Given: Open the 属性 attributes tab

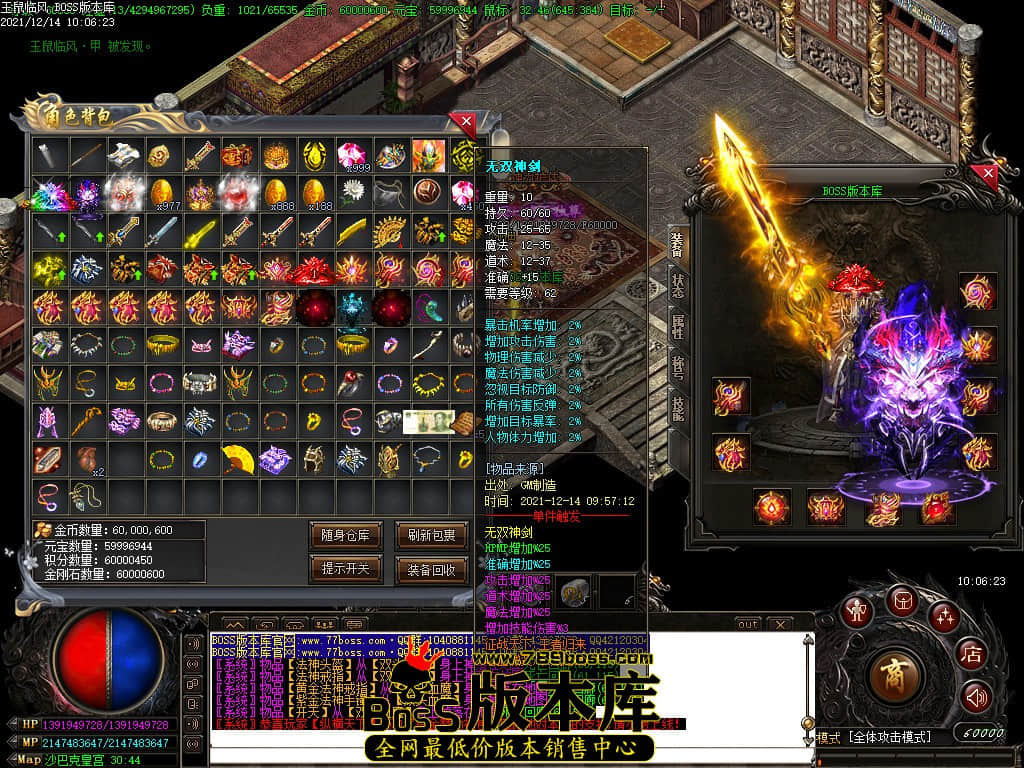Looking at the screenshot, I should coord(678,325).
